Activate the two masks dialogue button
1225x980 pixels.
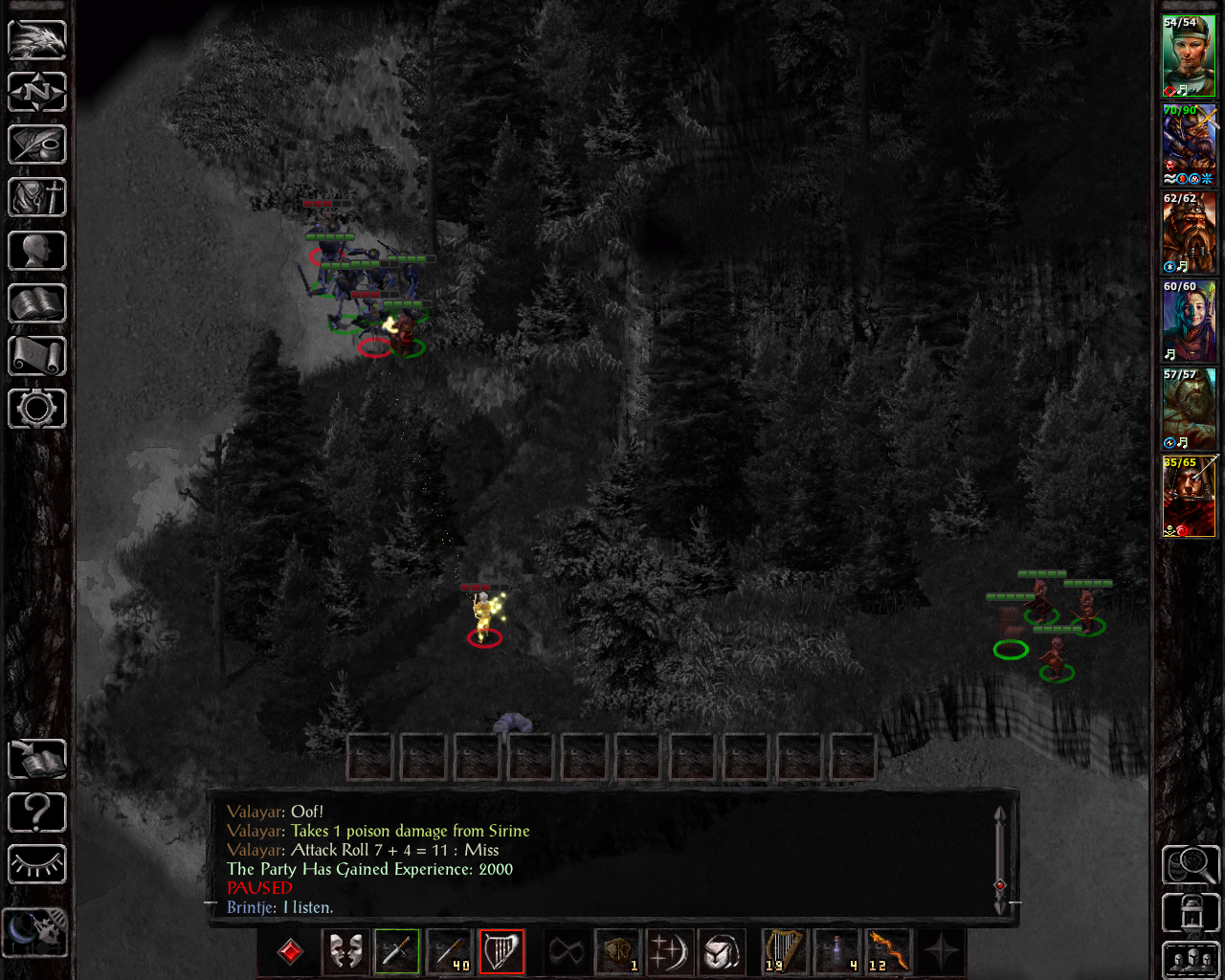(345, 951)
